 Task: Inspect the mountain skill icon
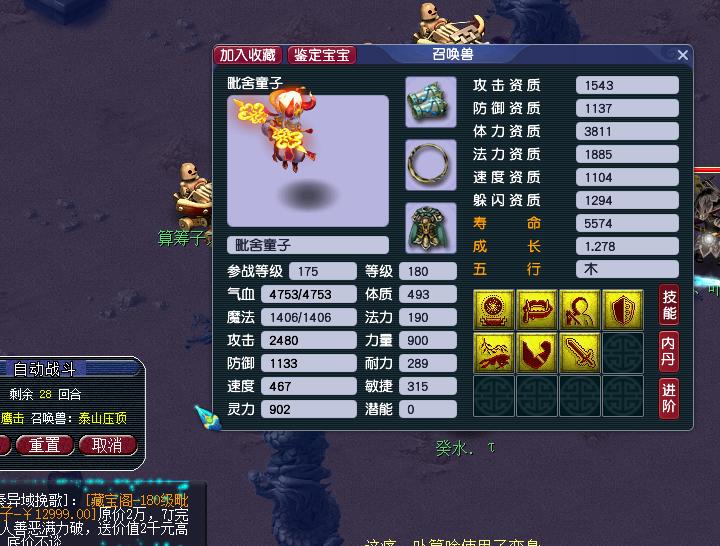(x=495, y=352)
